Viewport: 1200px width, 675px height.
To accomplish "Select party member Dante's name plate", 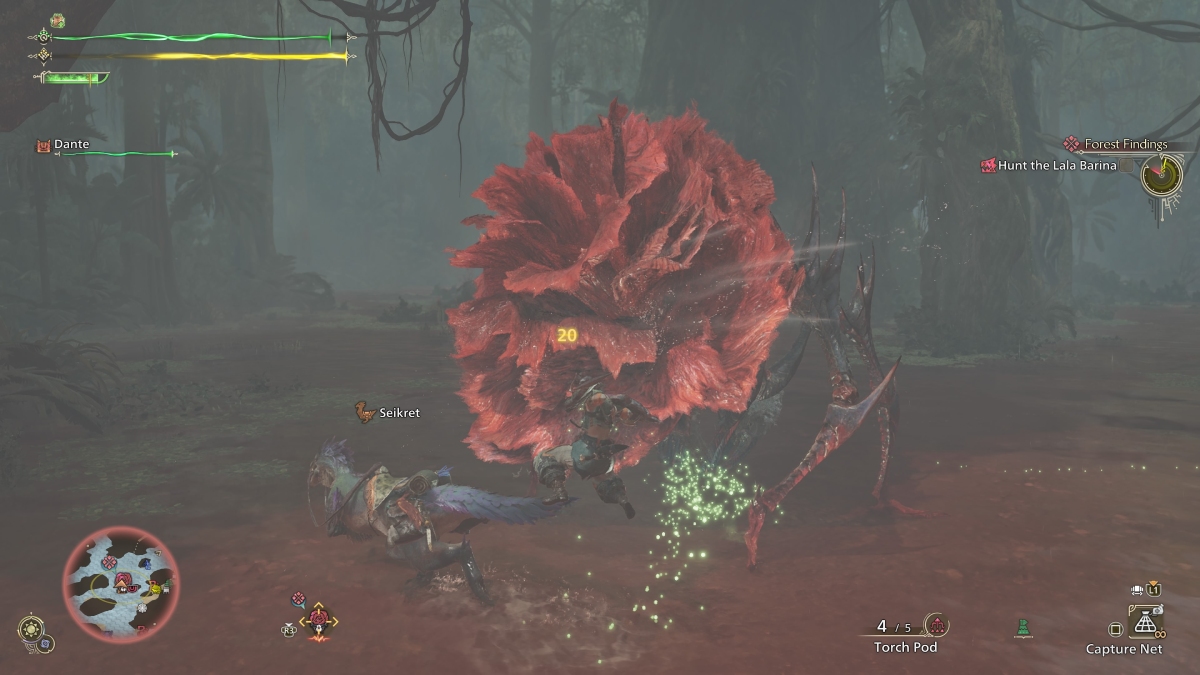I will 71,145.
